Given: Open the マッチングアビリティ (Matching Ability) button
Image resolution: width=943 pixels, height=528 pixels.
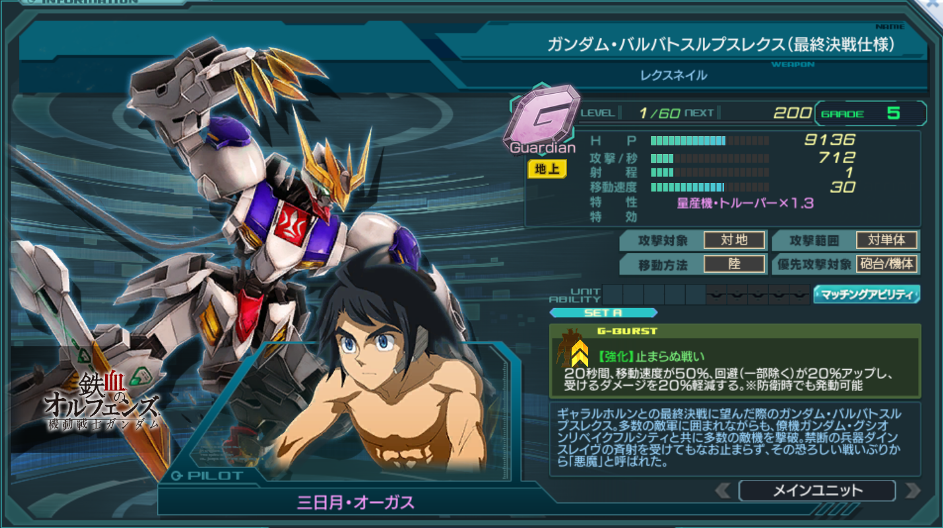Looking at the screenshot, I should point(867,294).
